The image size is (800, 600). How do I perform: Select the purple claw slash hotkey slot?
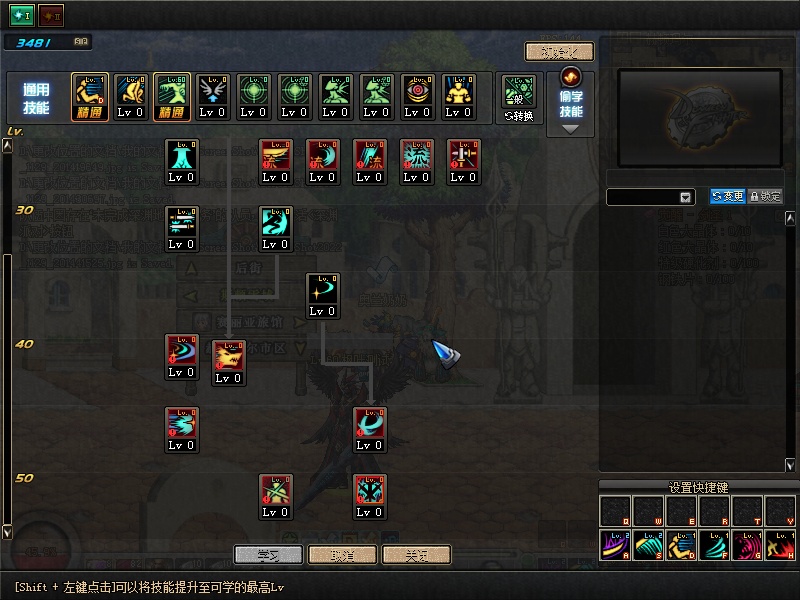614,545
